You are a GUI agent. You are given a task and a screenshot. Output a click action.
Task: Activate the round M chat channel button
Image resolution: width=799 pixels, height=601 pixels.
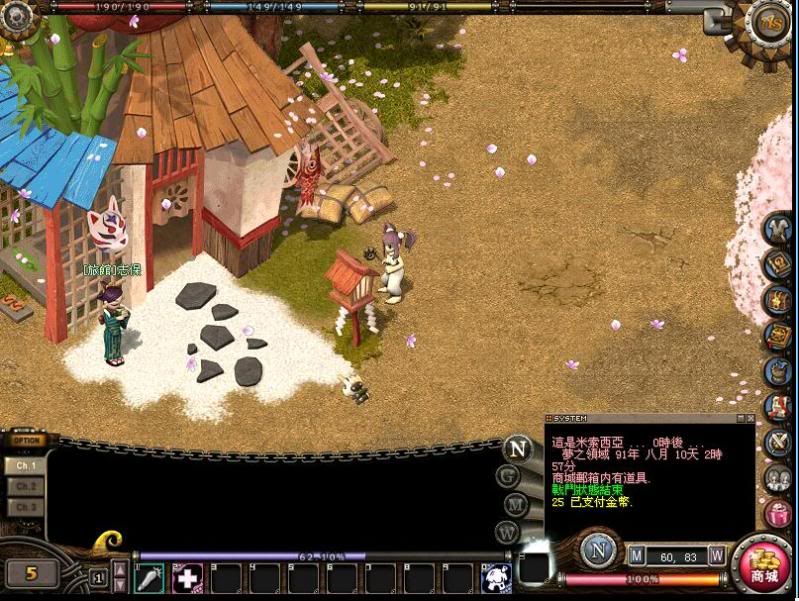tap(515, 504)
